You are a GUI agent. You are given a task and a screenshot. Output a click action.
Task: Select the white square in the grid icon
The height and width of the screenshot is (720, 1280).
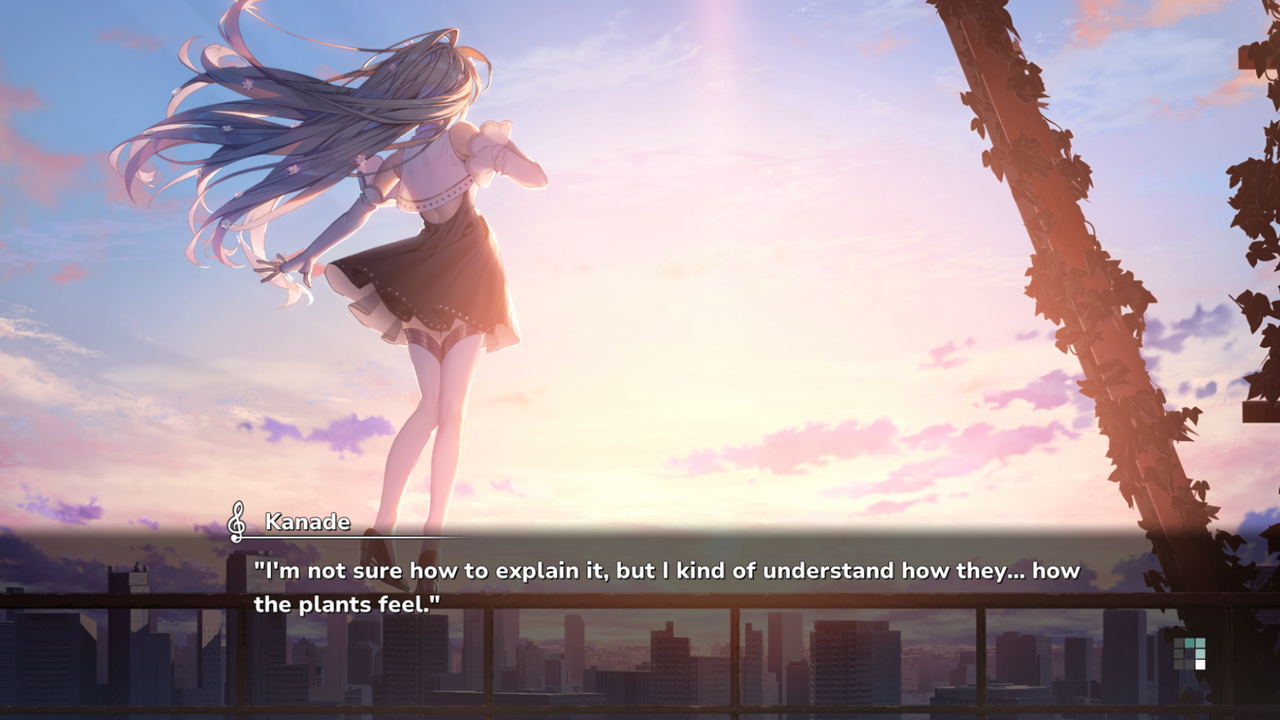tap(1200, 664)
